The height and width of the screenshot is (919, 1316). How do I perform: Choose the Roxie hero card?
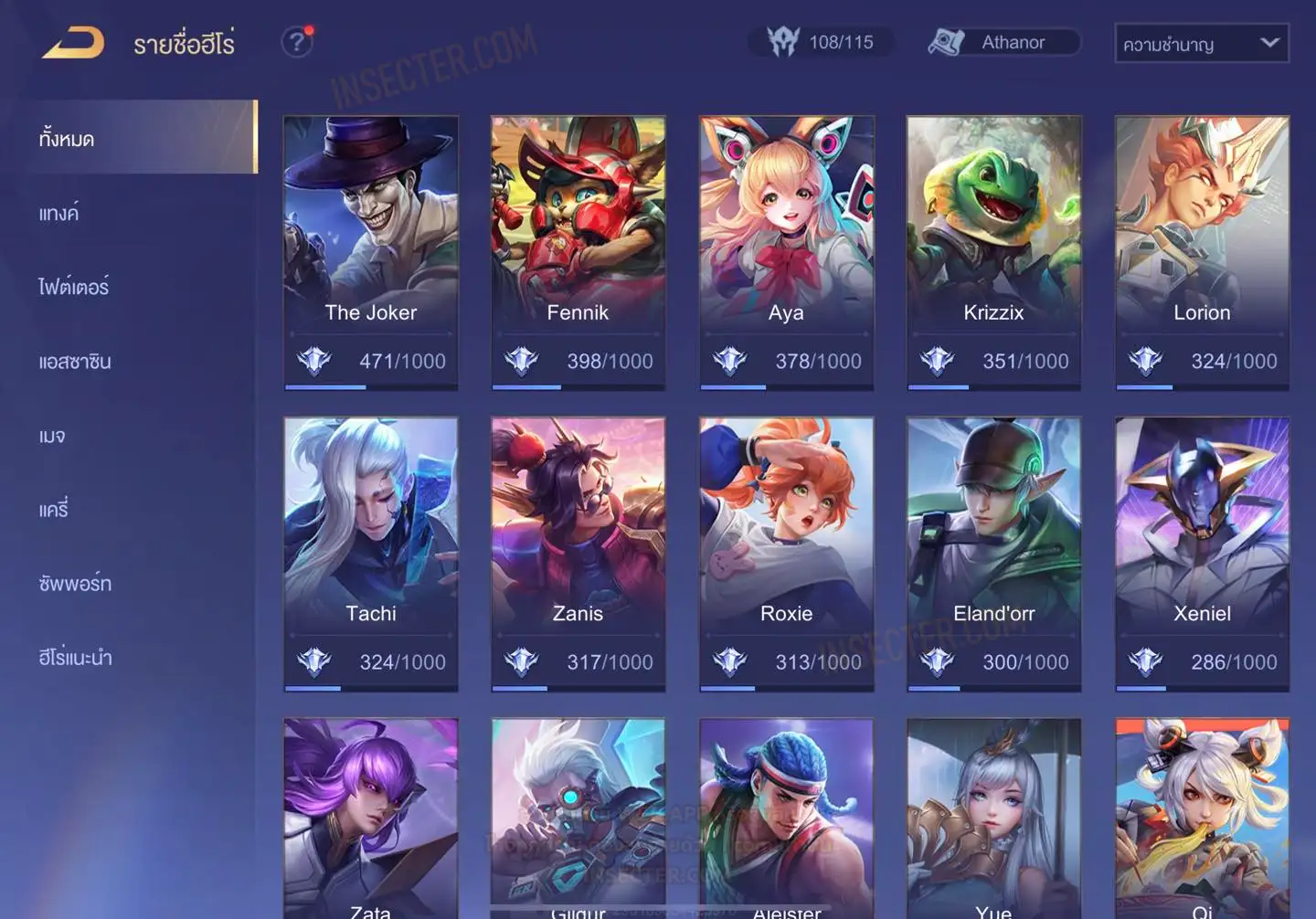point(786,553)
